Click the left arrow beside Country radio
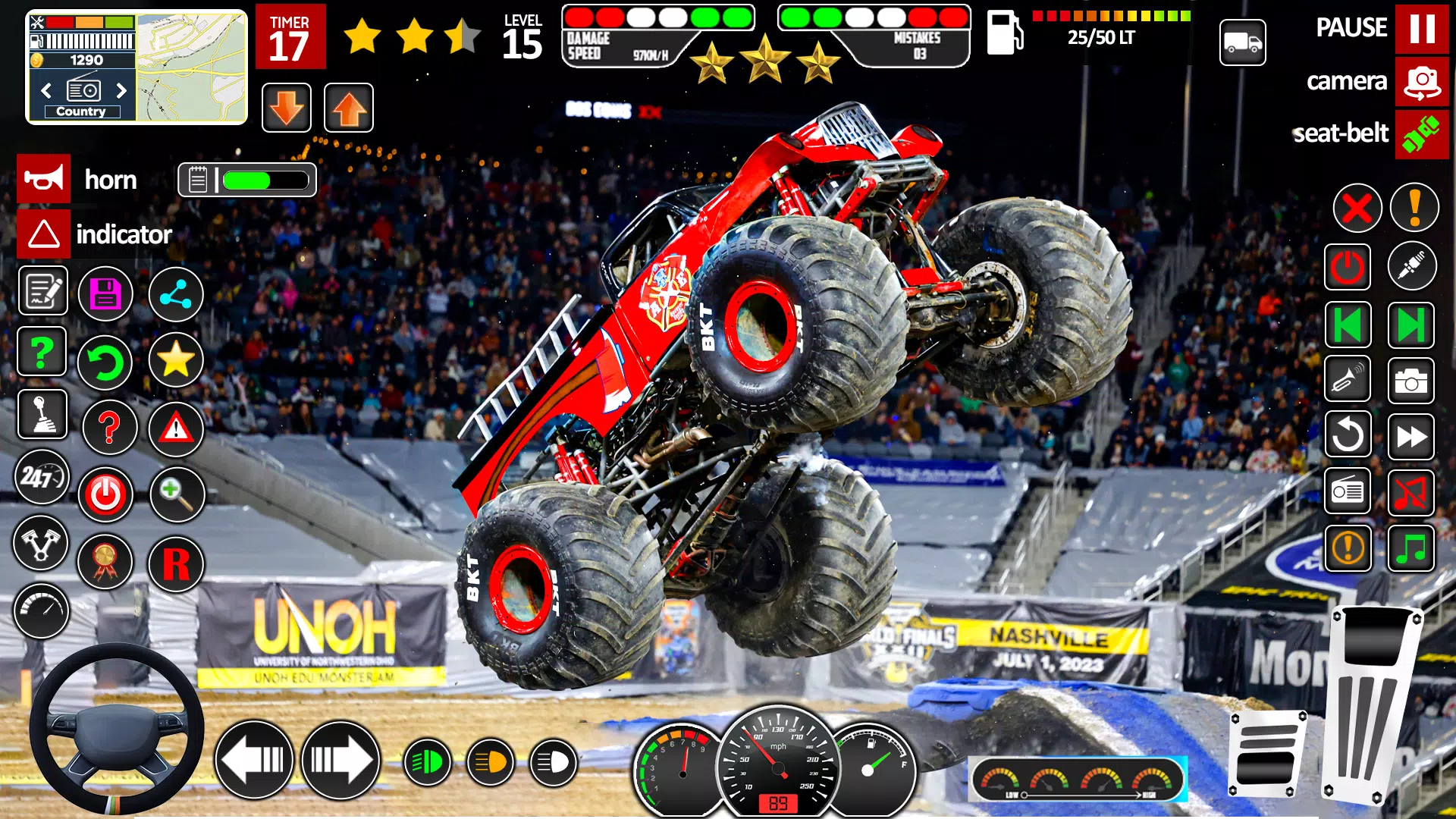Screen dimensions: 1456x819 pos(45,90)
